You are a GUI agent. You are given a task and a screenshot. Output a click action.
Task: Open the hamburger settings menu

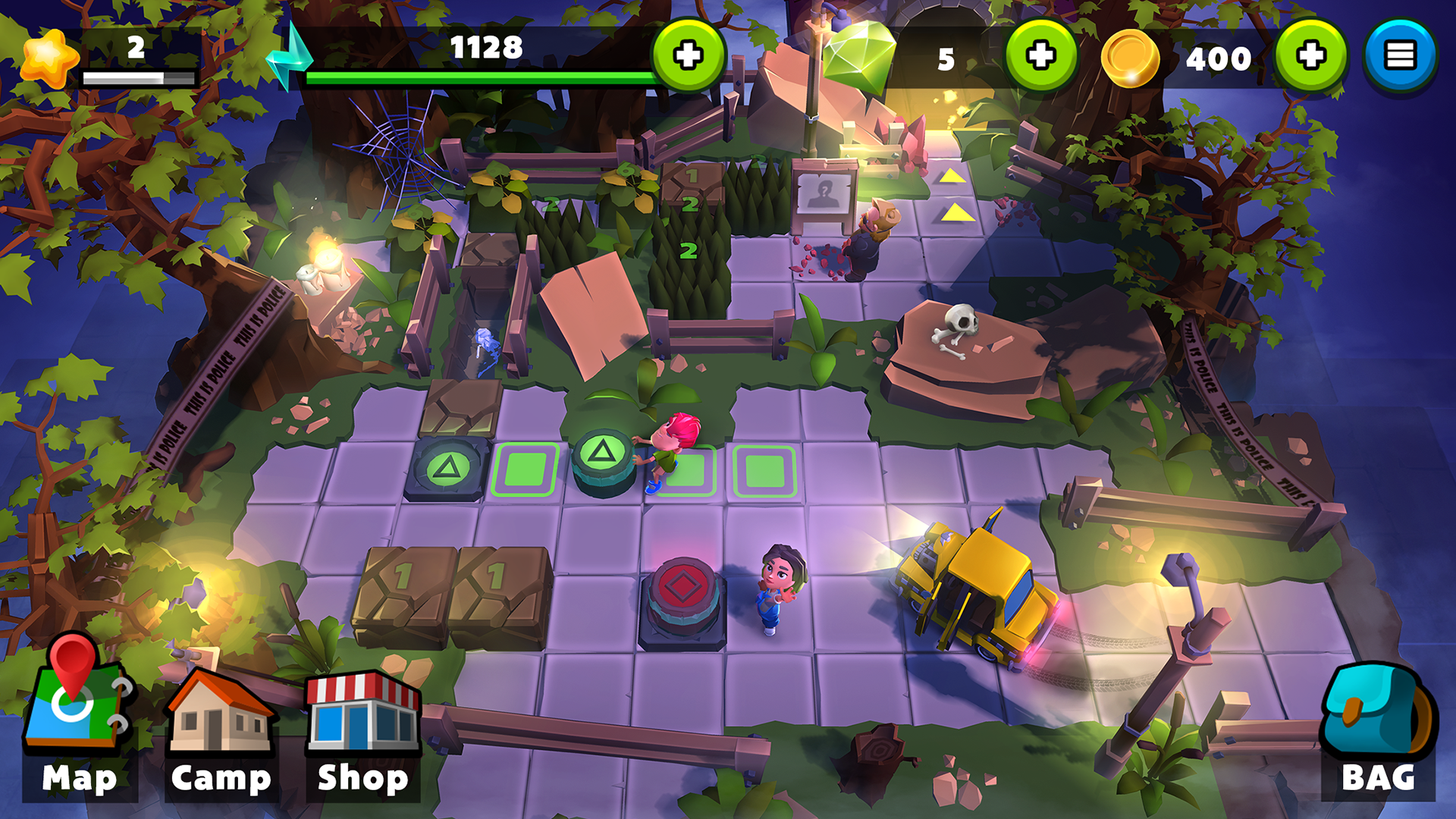pos(1401,53)
